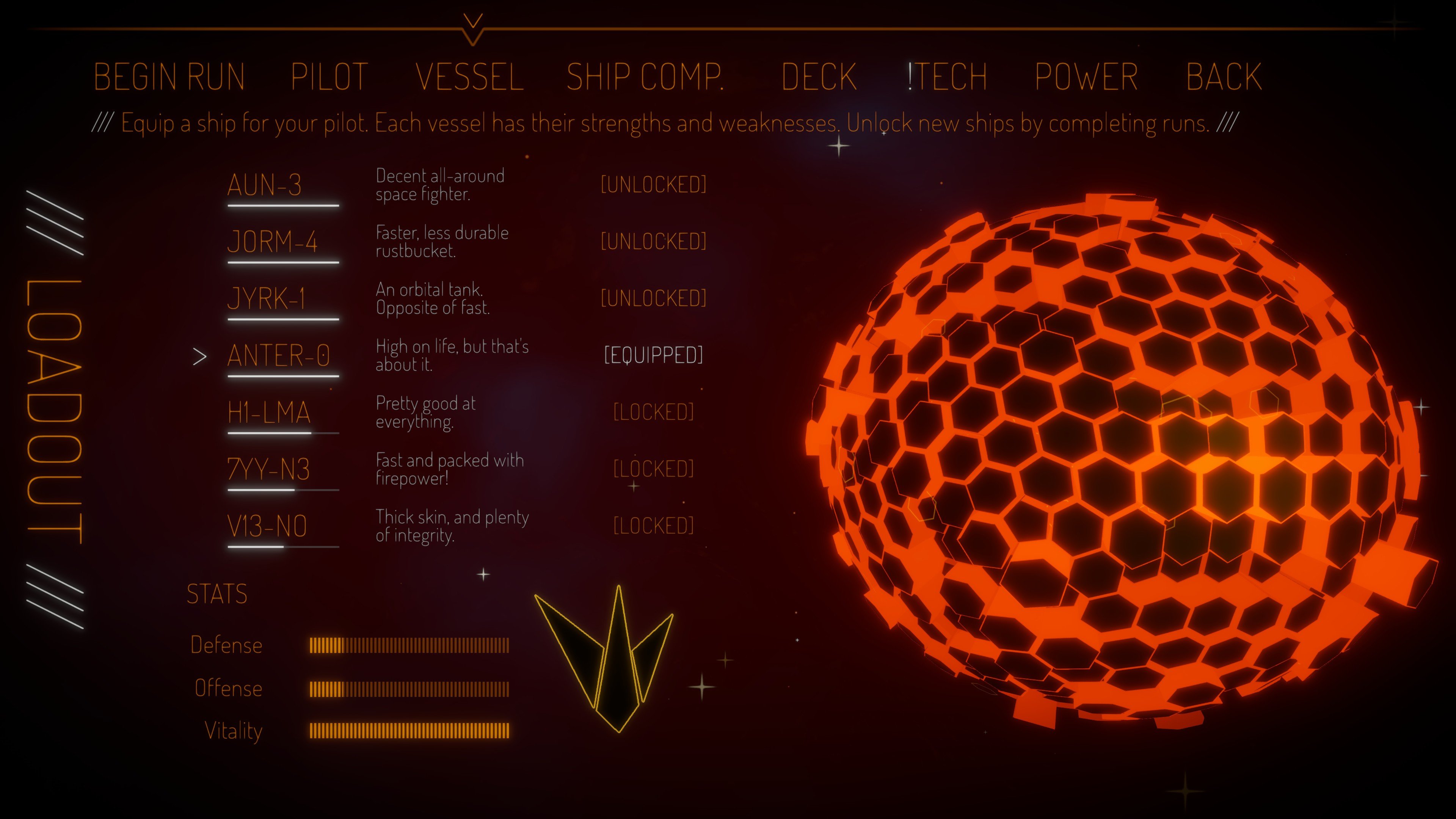This screenshot has width=1456, height=819.
Task: Choose the JORM-4 vessel
Action: pos(272,242)
